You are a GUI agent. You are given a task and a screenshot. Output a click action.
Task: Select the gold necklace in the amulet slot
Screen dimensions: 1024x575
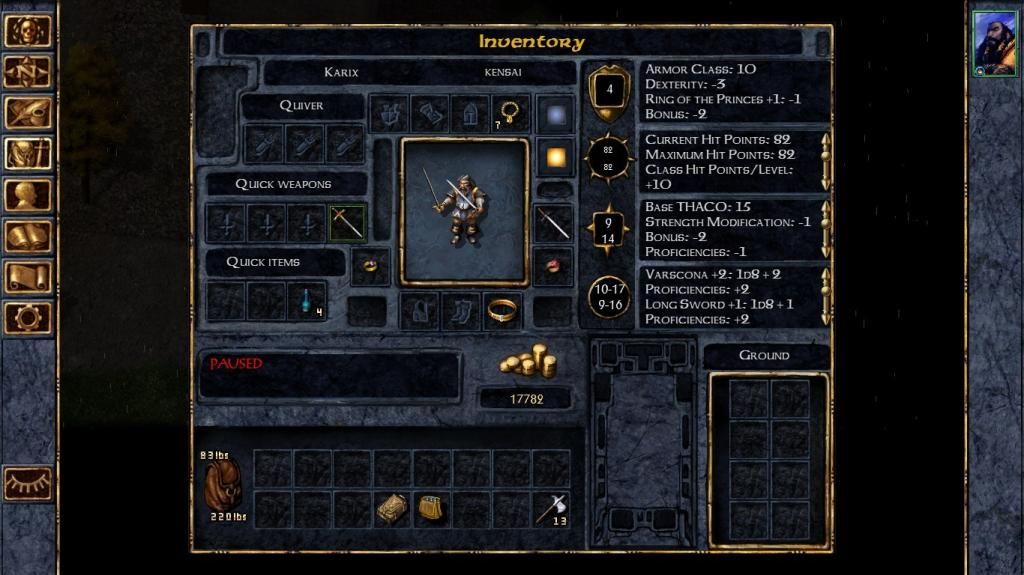coord(510,113)
